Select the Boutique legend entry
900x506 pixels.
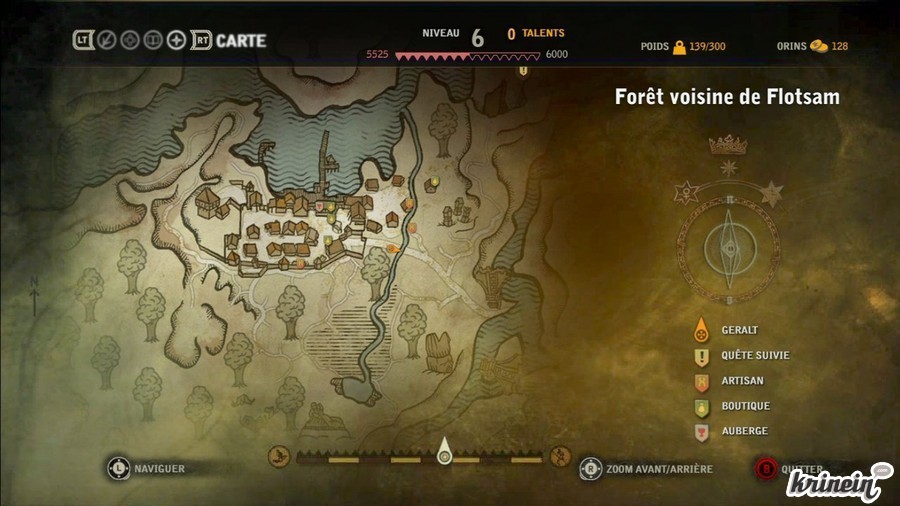coord(745,406)
